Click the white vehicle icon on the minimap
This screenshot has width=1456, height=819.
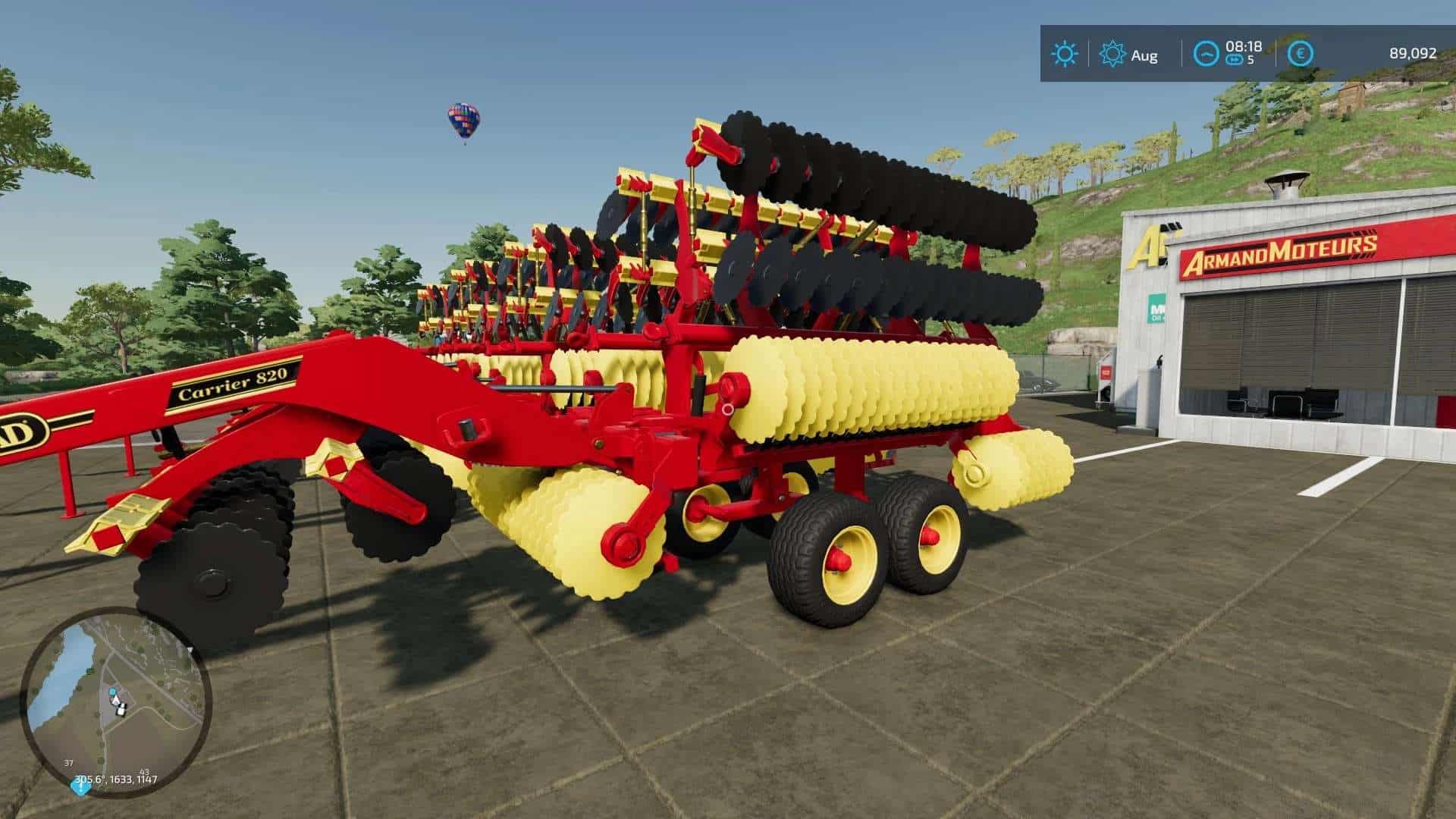click(x=121, y=711)
